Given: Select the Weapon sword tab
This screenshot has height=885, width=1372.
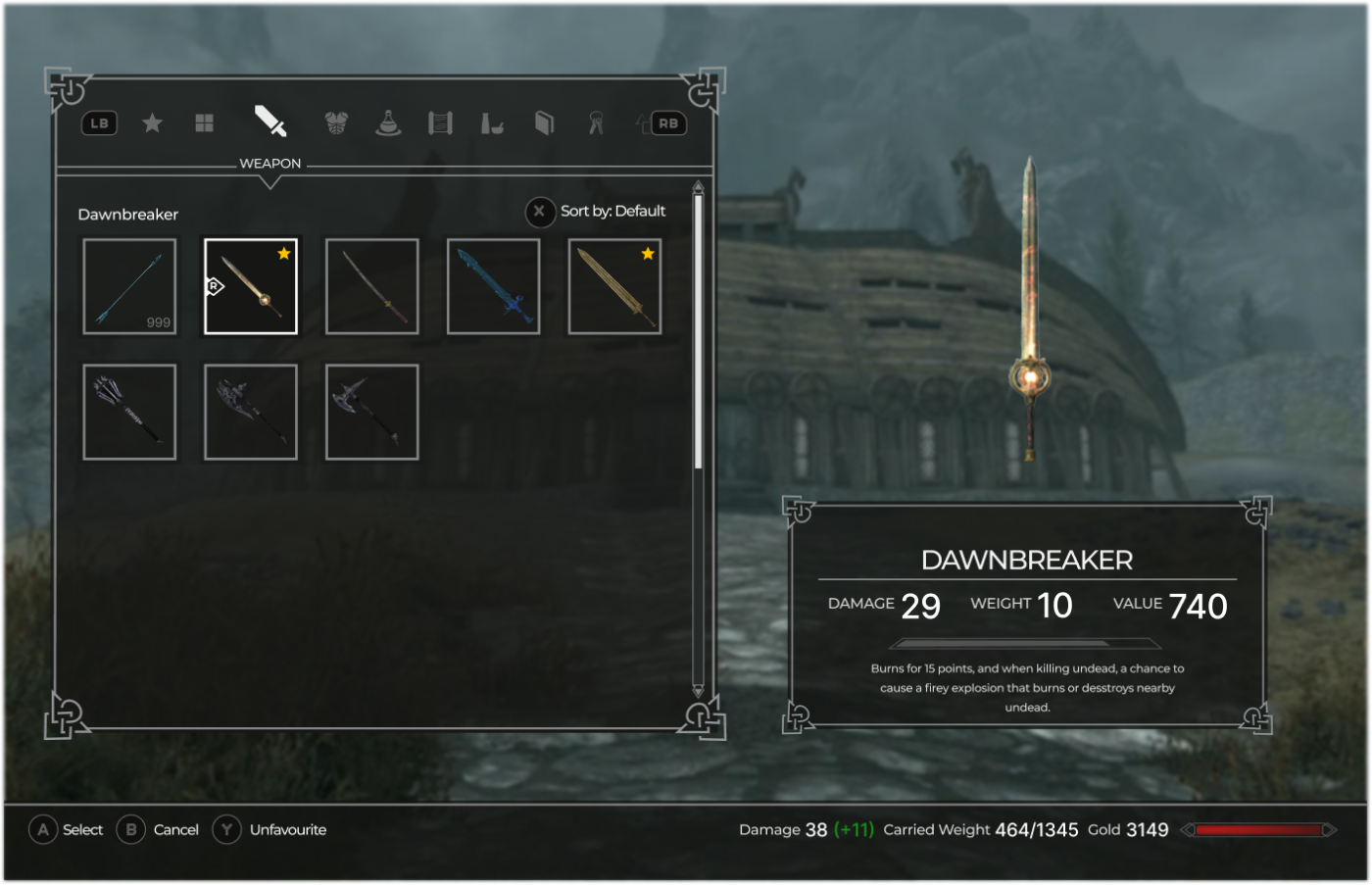Looking at the screenshot, I should [270, 122].
